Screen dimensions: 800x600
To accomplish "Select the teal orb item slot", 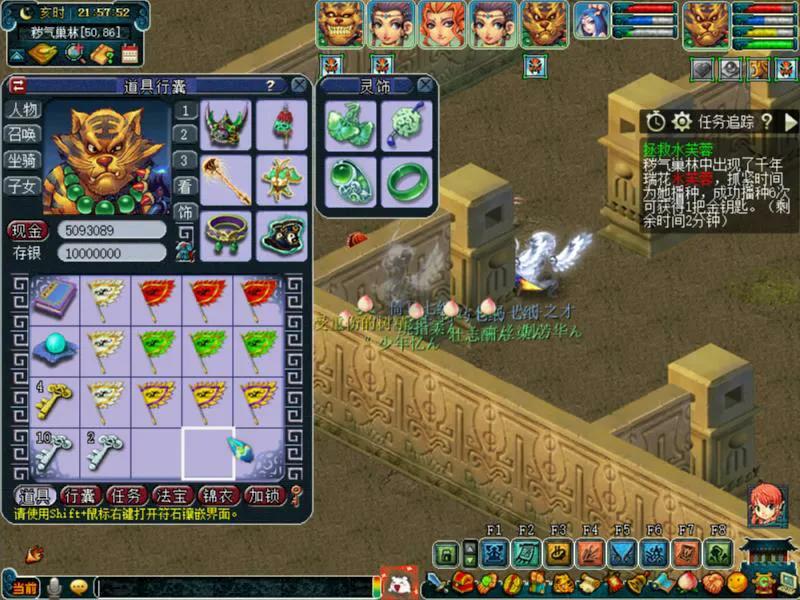I will tap(54, 349).
